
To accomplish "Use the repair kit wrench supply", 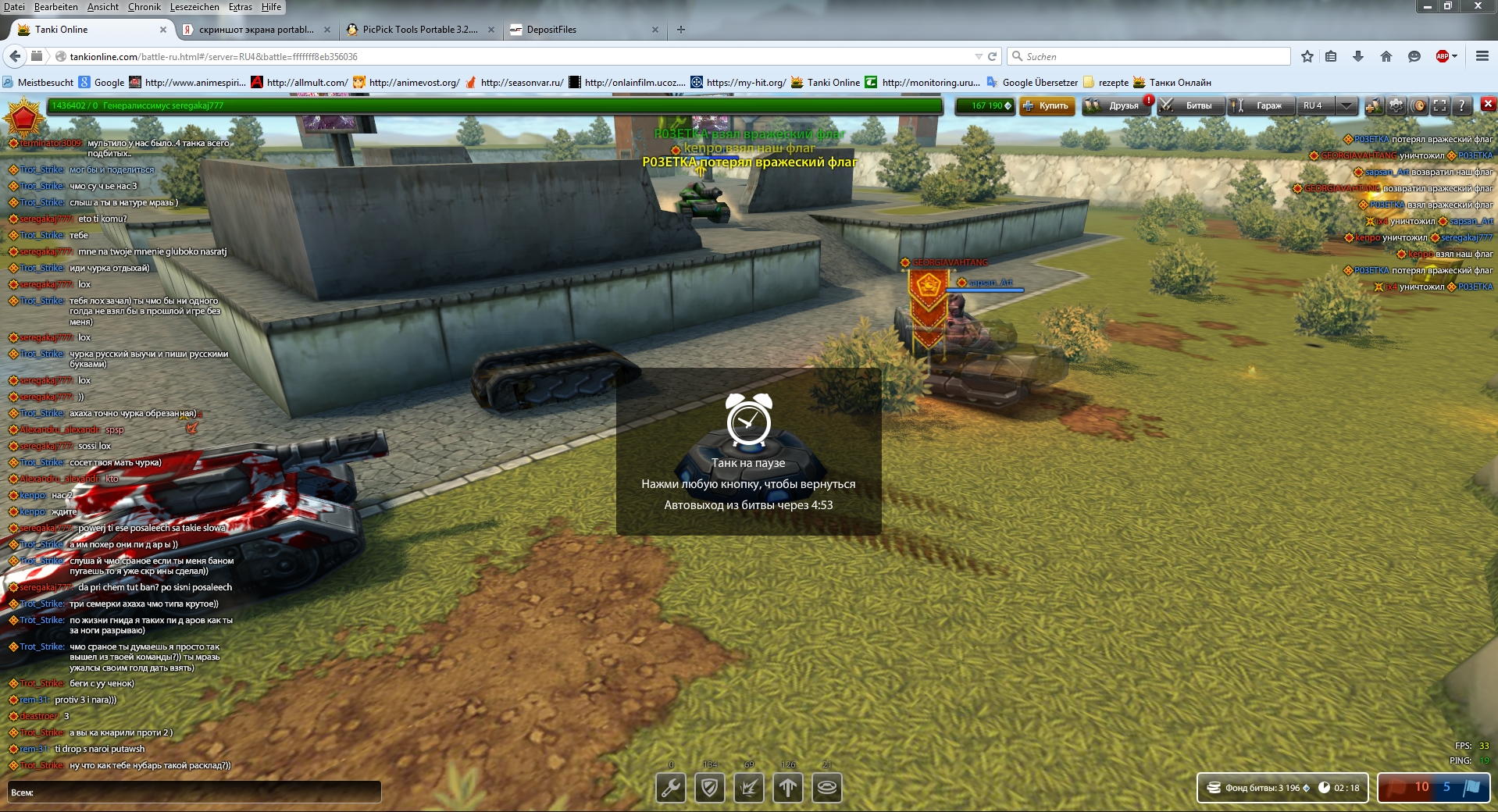I will tap(671, 788).
